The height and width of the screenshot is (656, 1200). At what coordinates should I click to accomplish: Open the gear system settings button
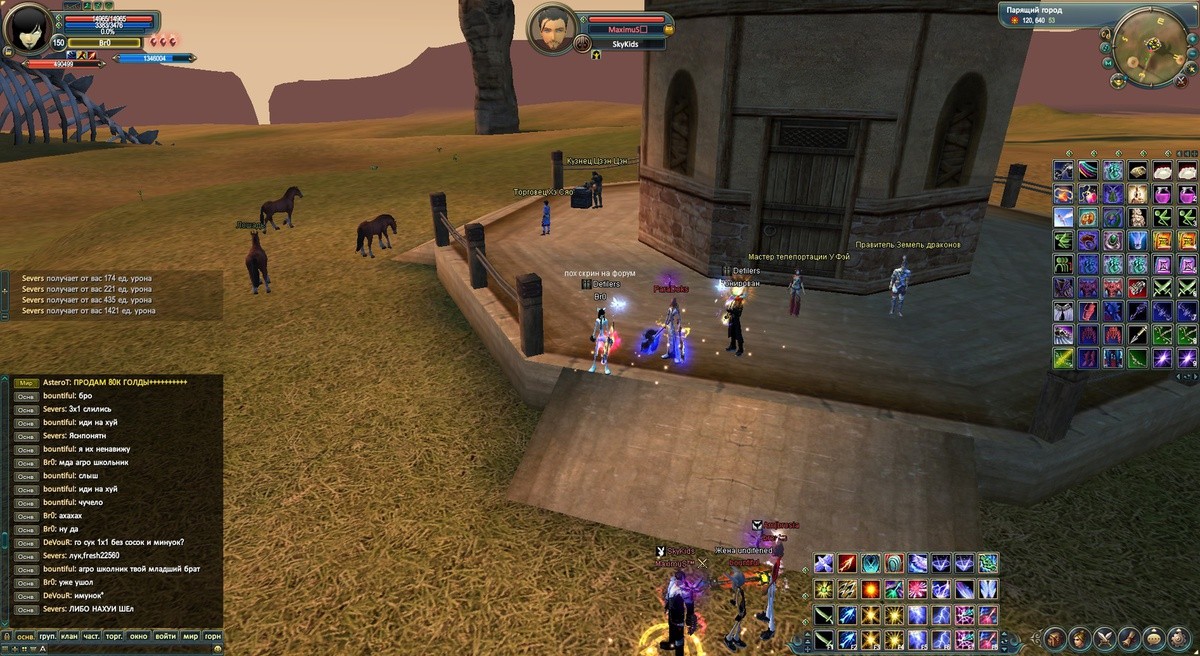pyautogui.click(x=1178, y=637)
